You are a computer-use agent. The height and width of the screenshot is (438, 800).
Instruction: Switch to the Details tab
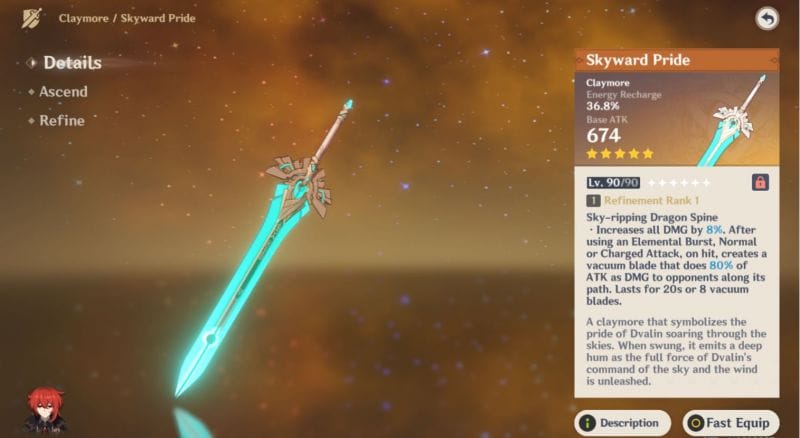pos(71,63)
